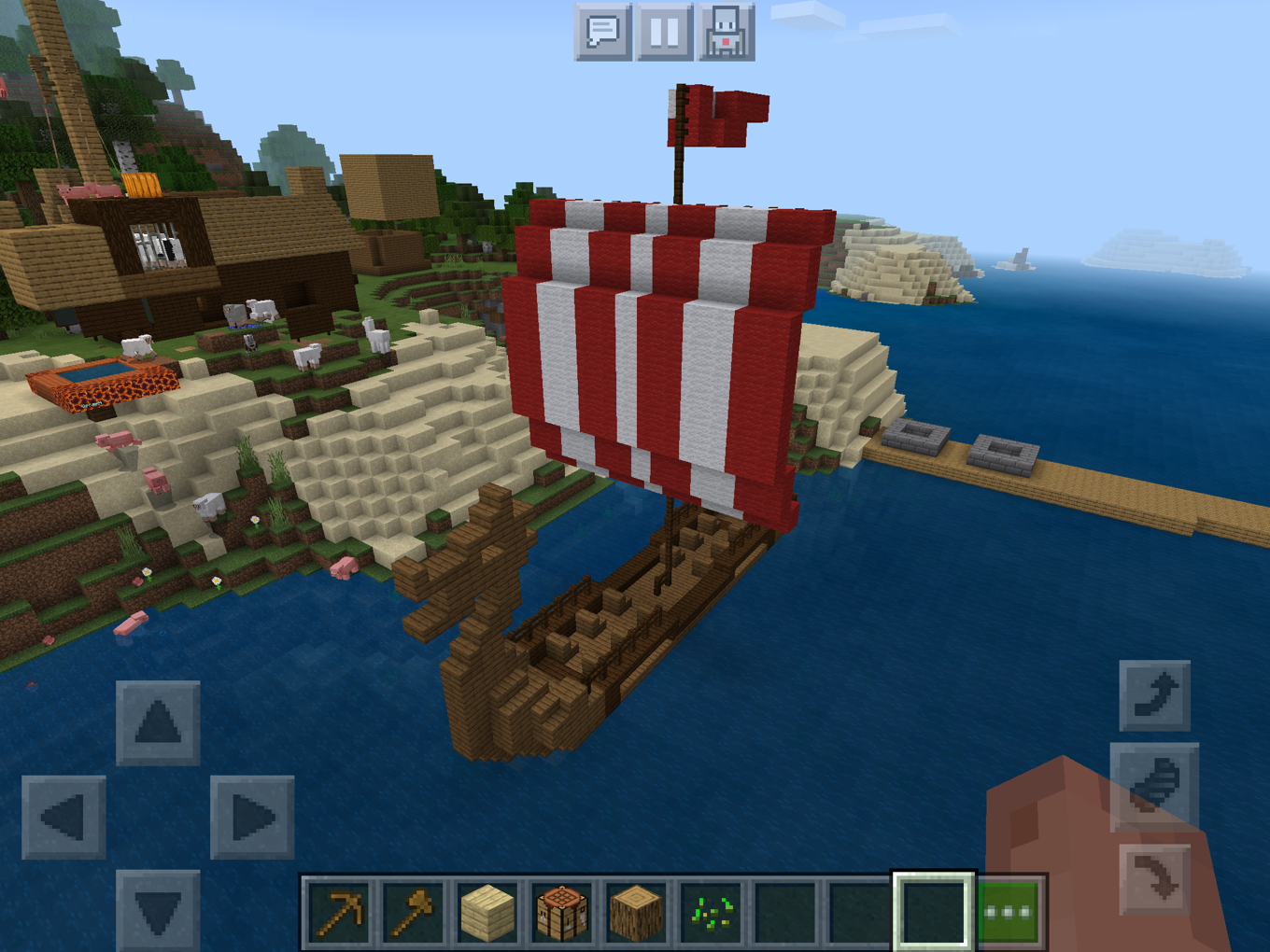
Task: Open the chat window
Action: coord(602,31)
